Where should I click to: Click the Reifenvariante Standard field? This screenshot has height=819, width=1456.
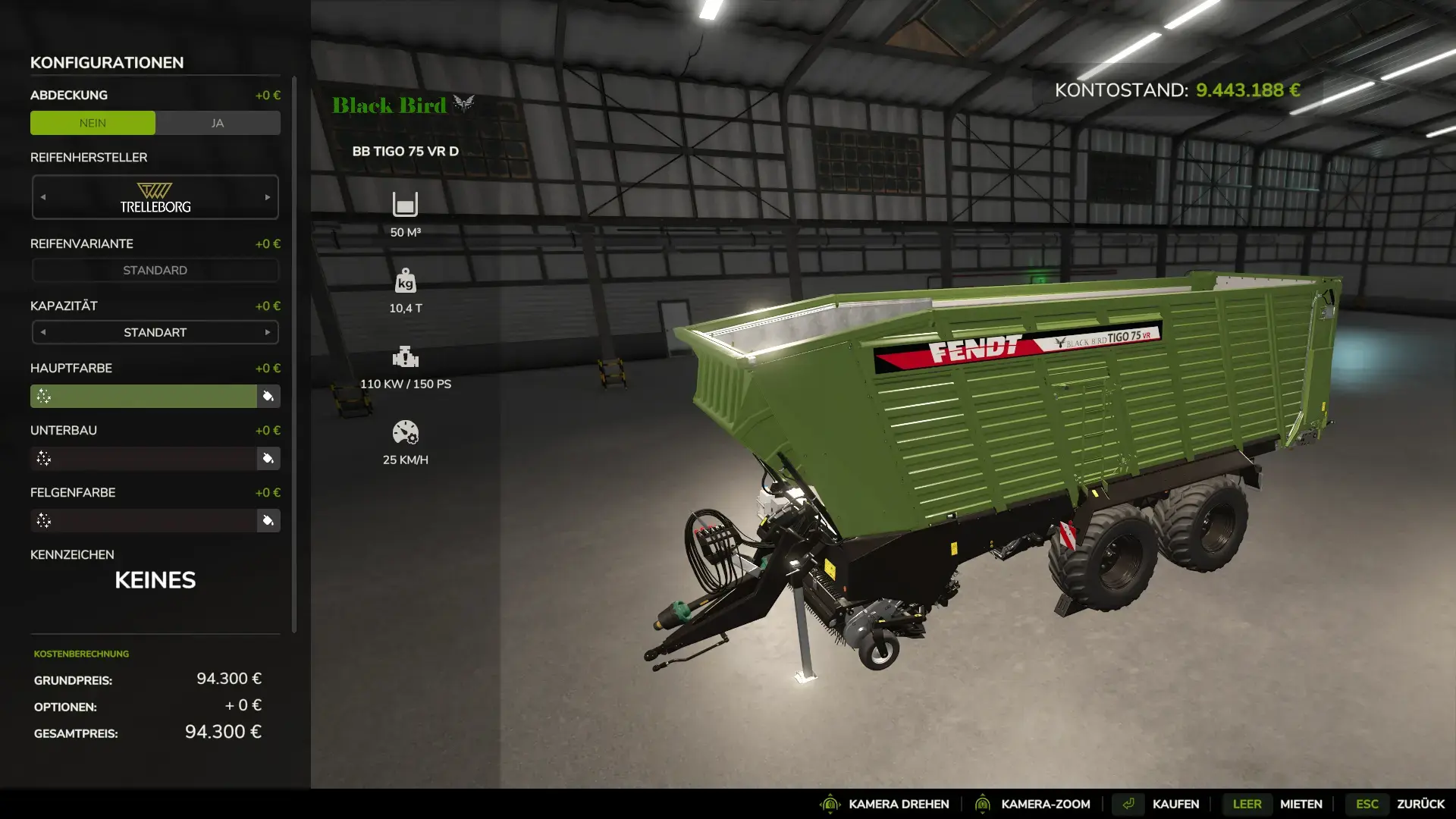pos(155,271)
